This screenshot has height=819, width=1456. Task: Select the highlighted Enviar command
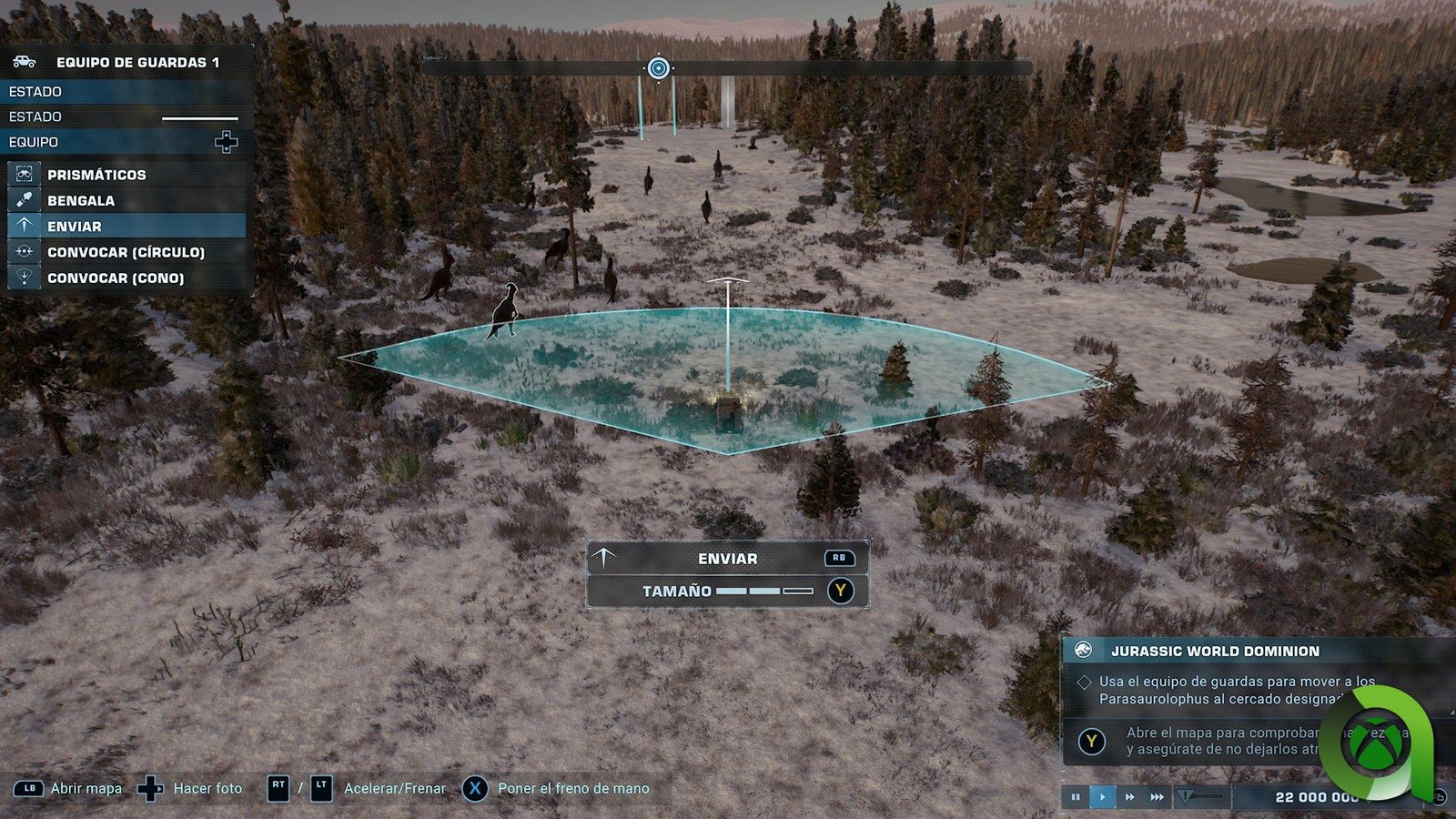[x=75, y=226]
